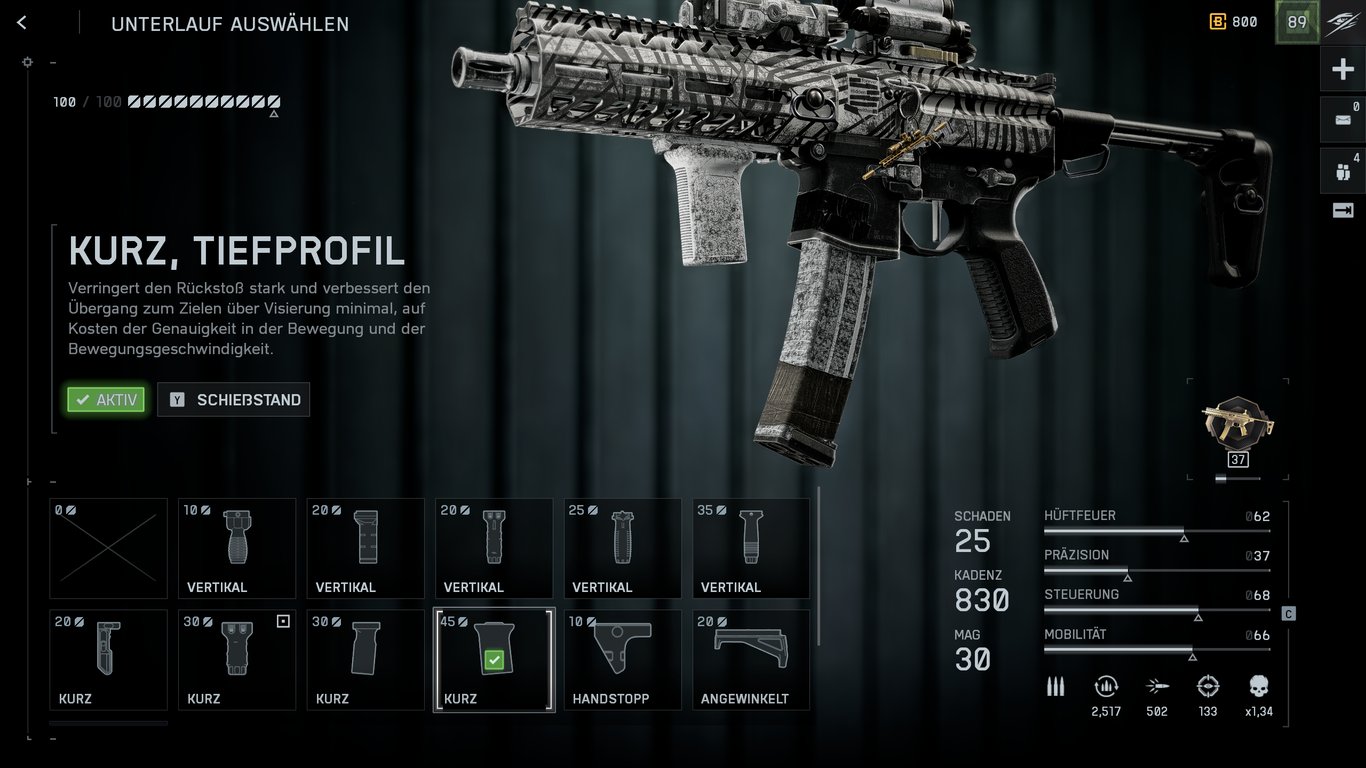The height and width of the screenshot is (768, 1366).
Task: Equip the Handstopp attachment
Action: (x=622, y=659)
